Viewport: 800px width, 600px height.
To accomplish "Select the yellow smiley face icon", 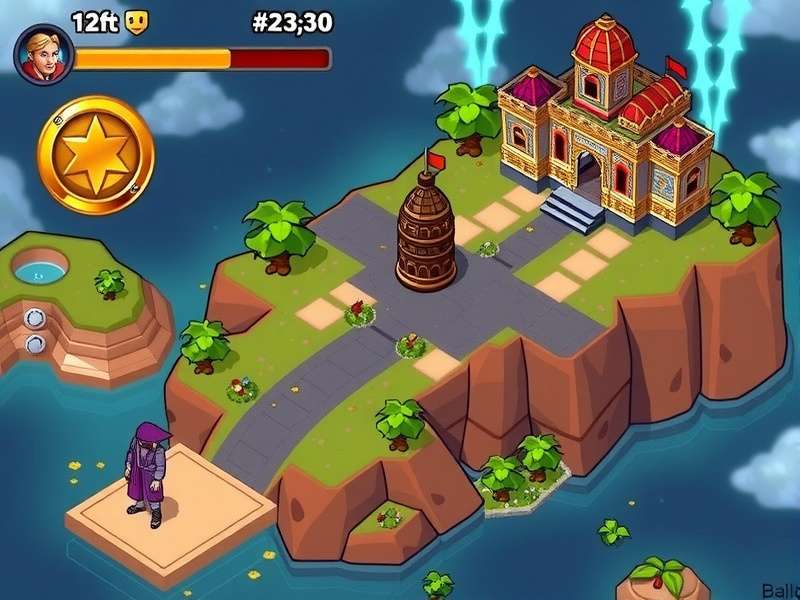I will [136, 22].
